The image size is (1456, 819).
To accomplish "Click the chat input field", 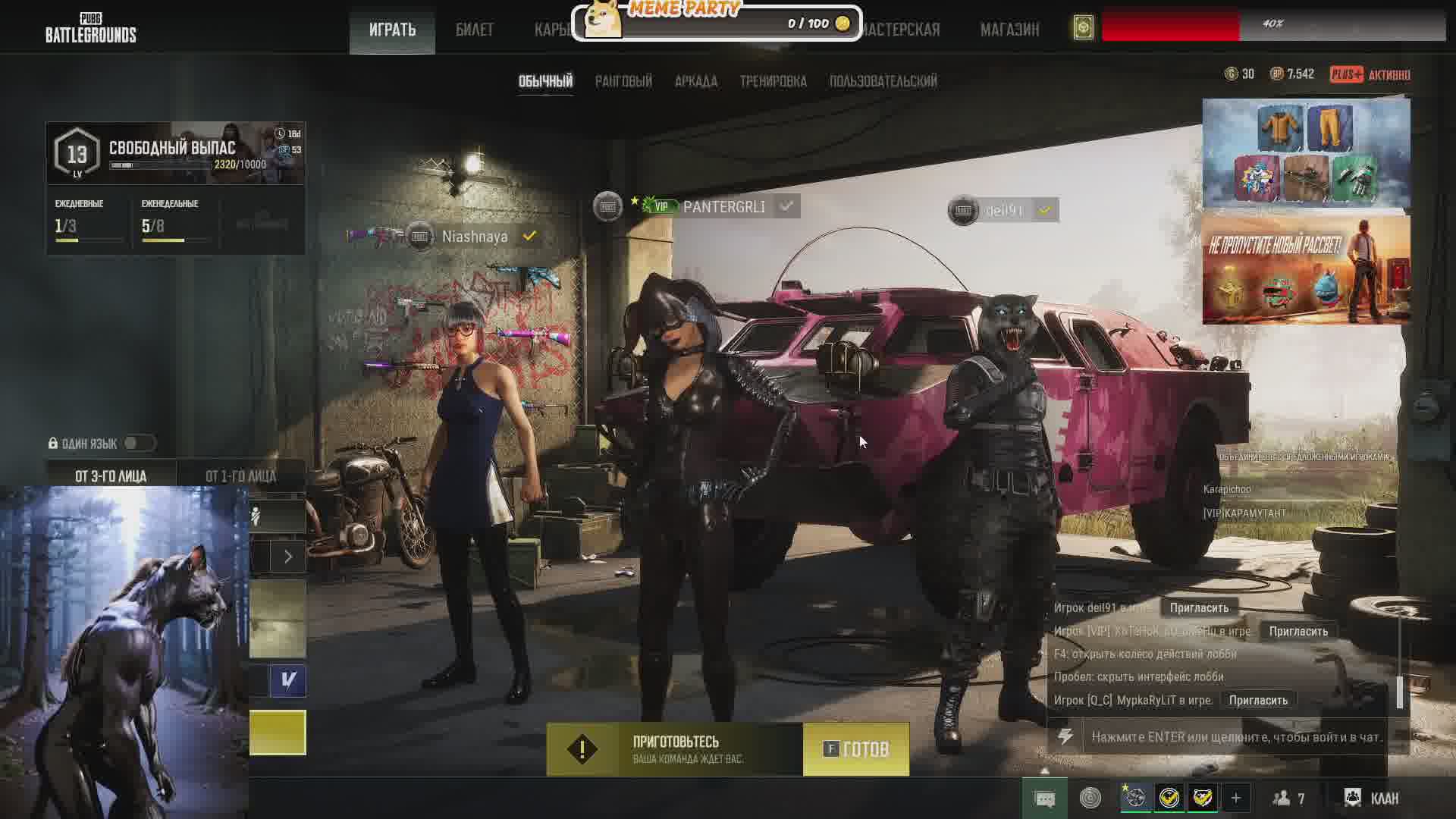I will 1236,736.
